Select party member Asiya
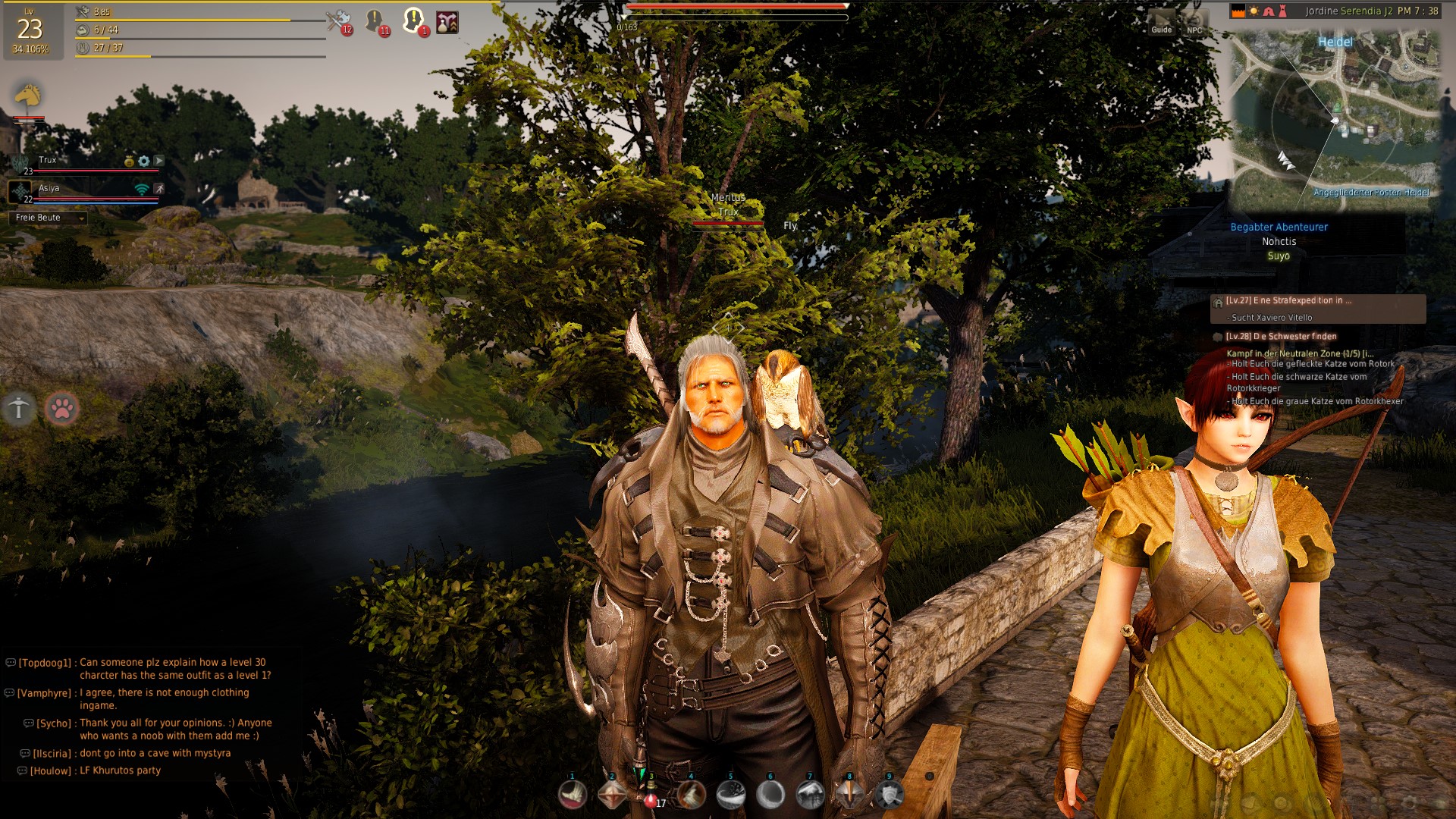The width and height of the screenshot is (1456, 819). (49, 189)
